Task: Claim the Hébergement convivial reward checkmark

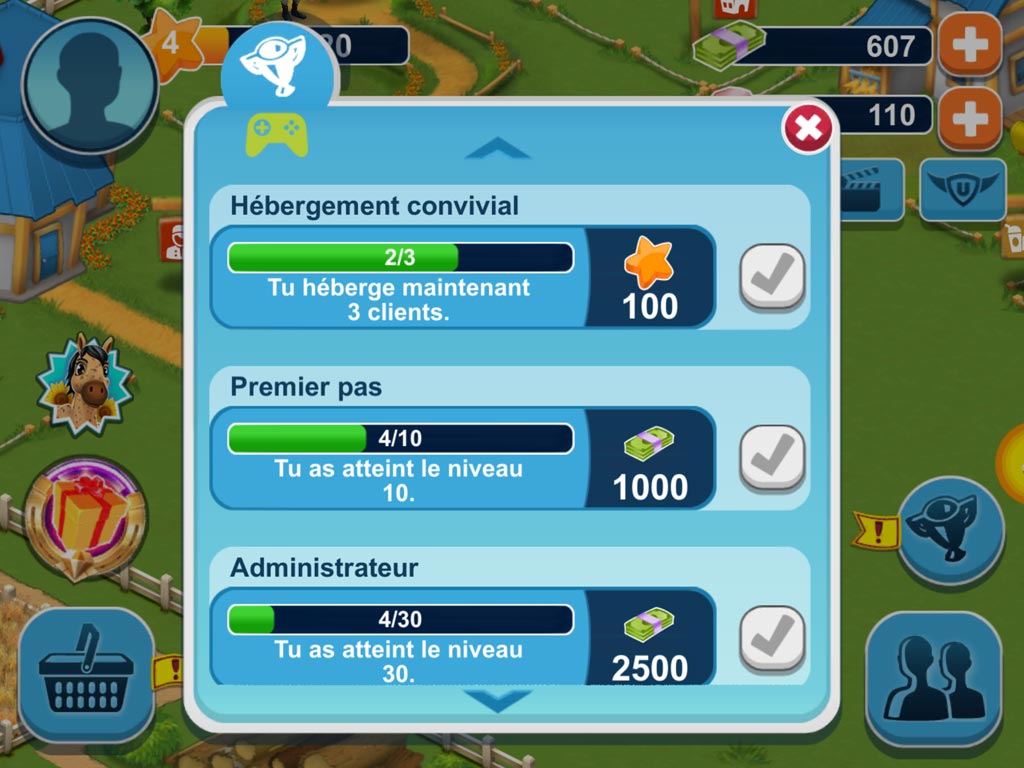Action: [772, 277]
